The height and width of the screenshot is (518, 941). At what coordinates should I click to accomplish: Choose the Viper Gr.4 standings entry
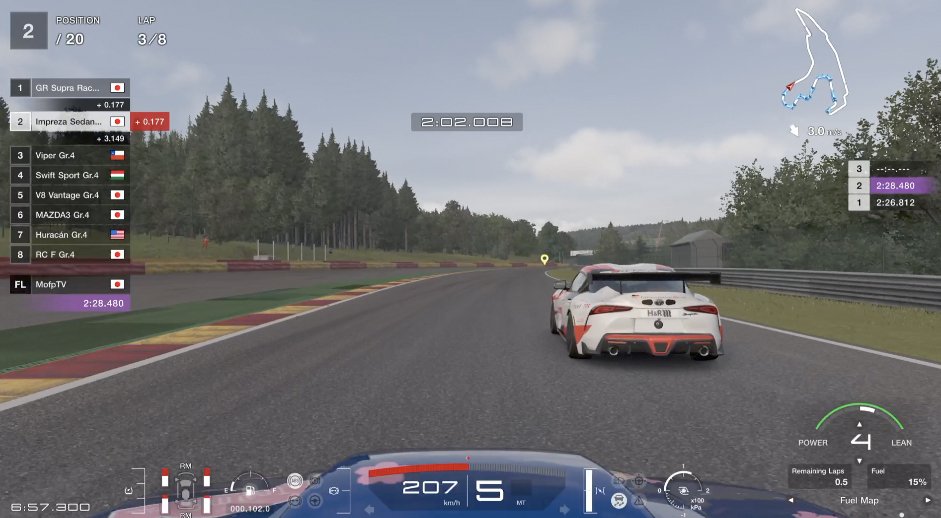click(x=68, y=155)
